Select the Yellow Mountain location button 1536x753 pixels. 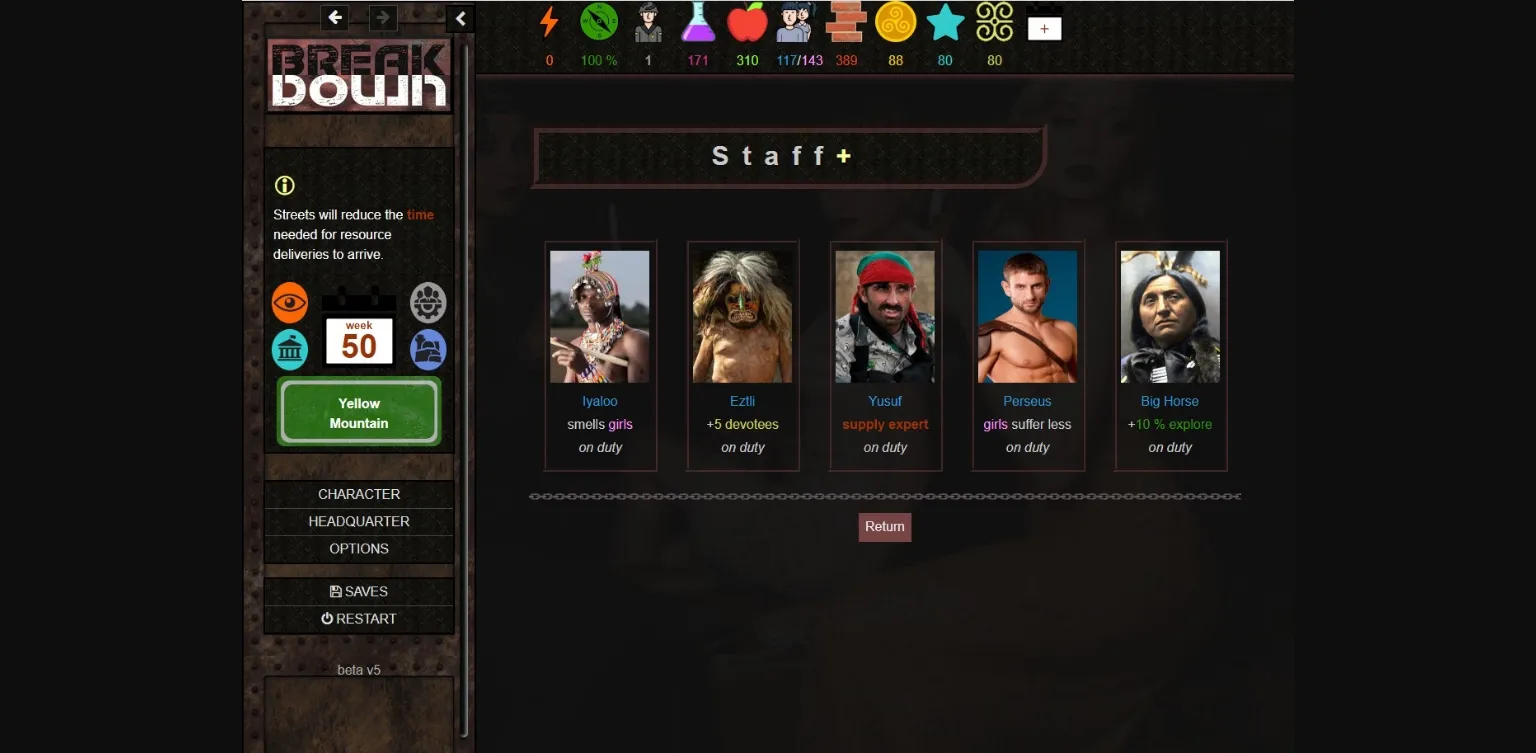(x=358, y=412)
